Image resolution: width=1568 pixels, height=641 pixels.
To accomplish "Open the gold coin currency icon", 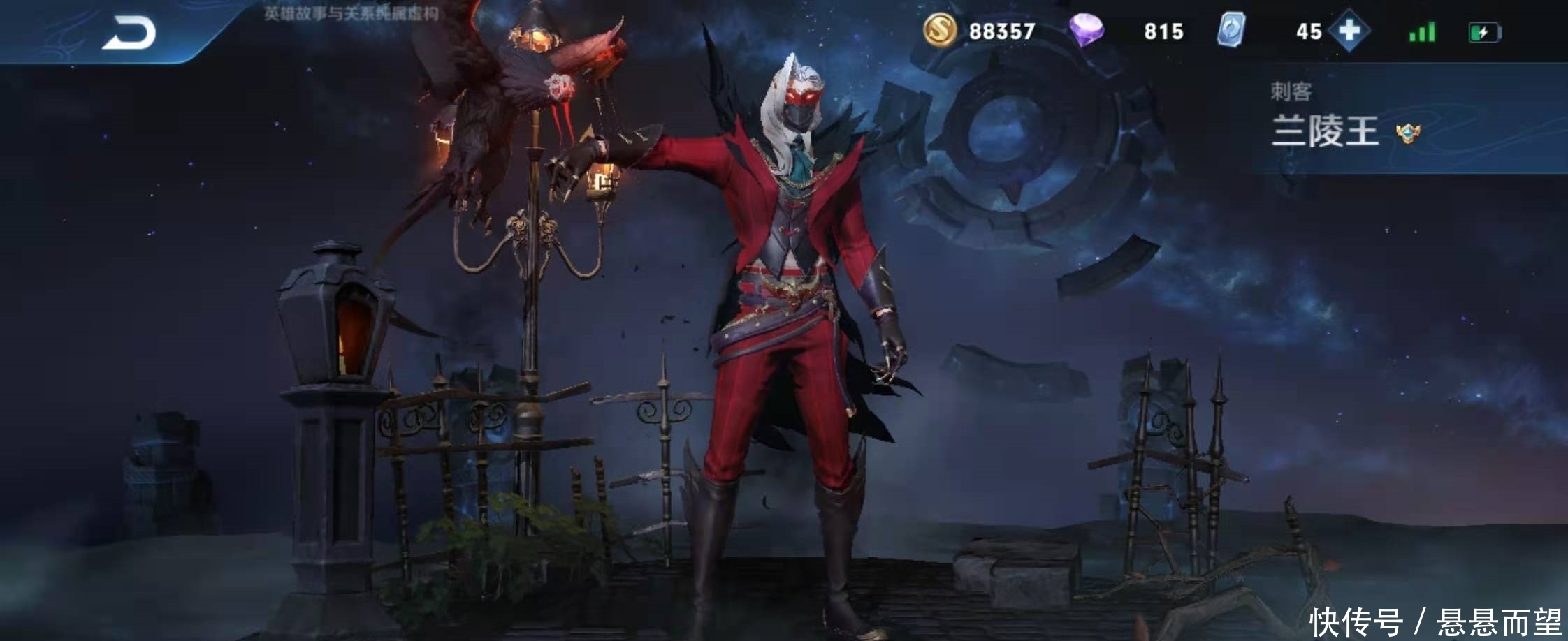I will (940, 30).
